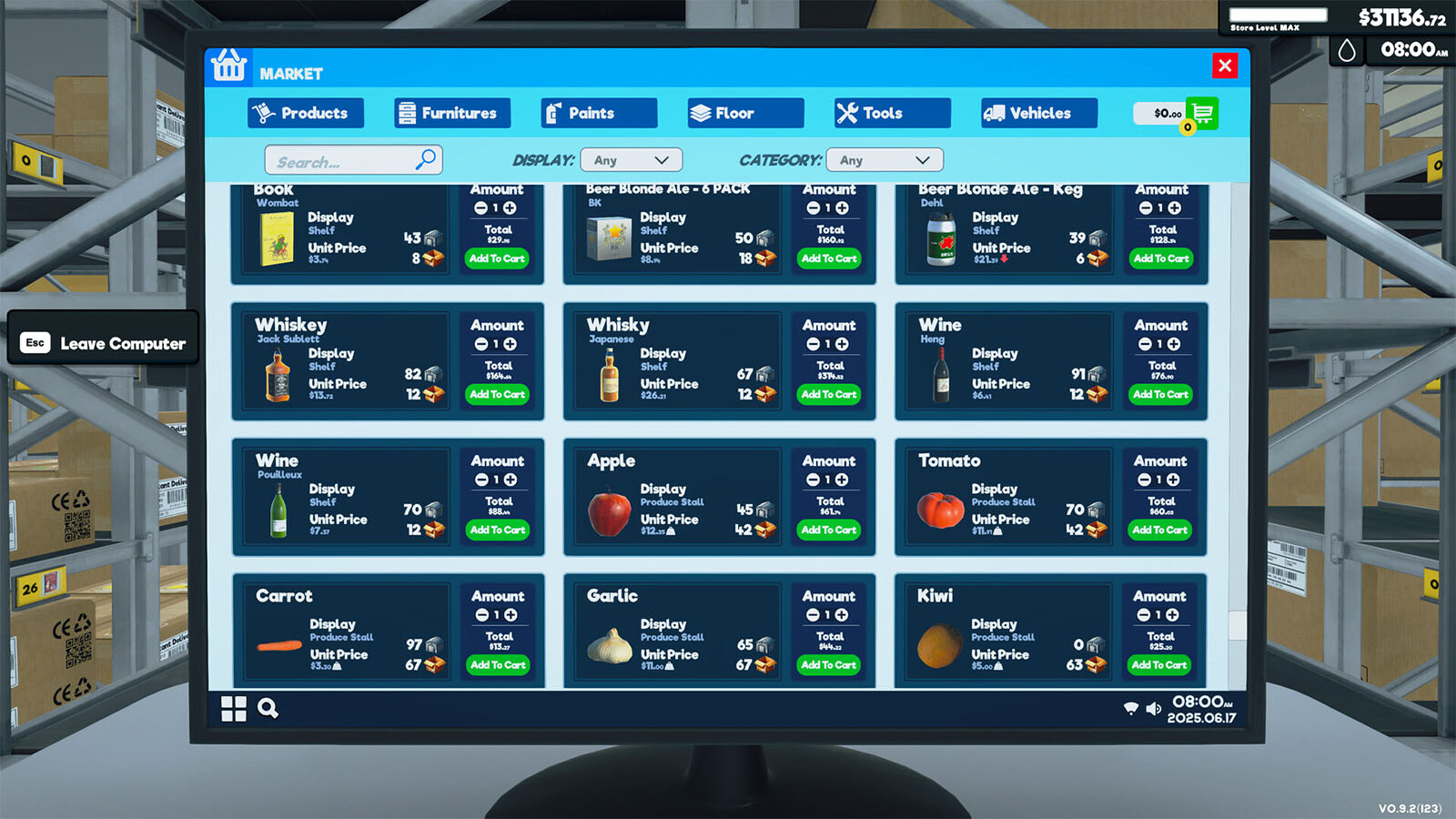The width and height of the screenshot is (1456, 819).
Task: Add Japanese Whisky to cart
Action: coord(829,394)
